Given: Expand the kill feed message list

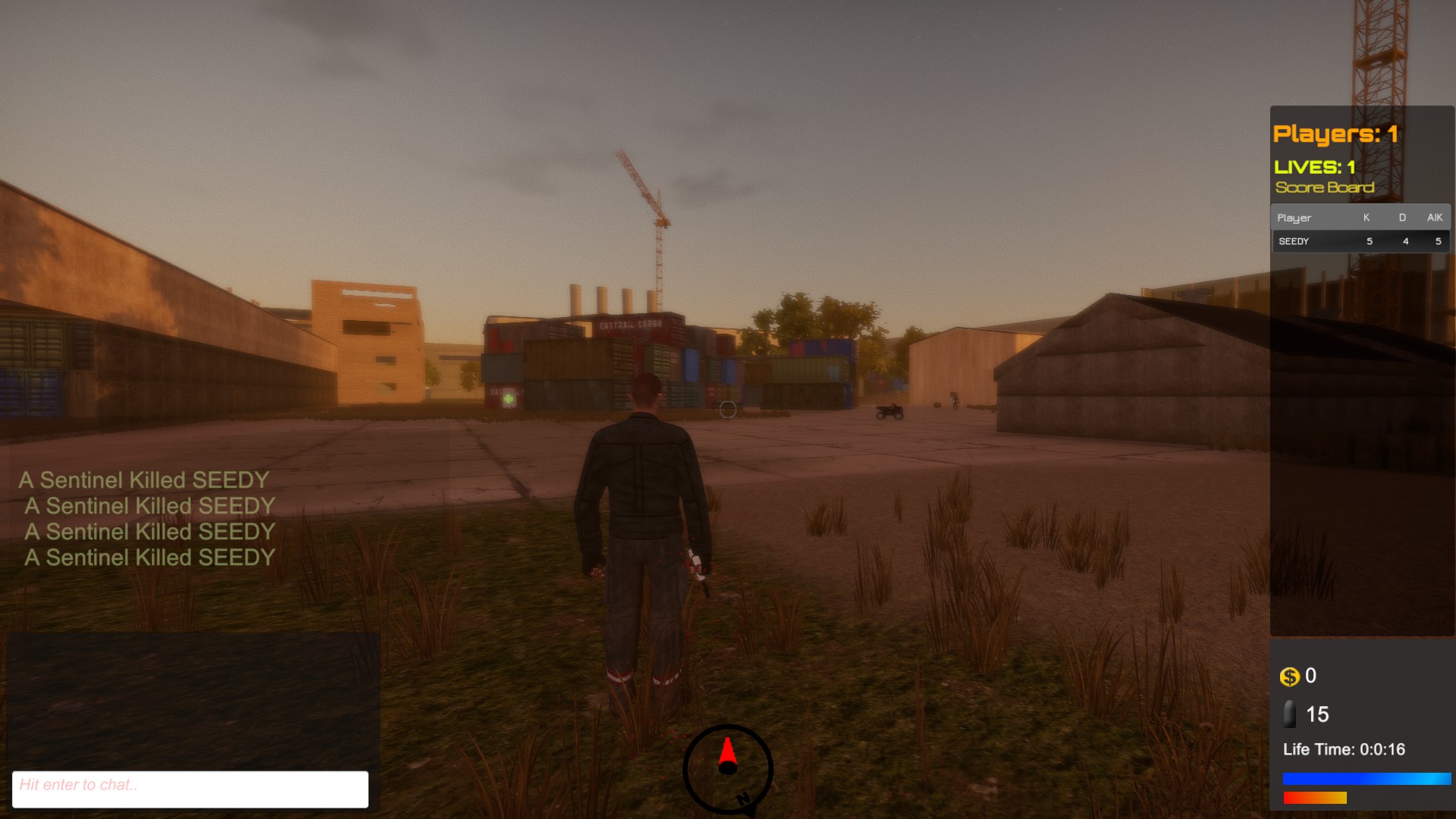Looking at the screenshot, I should [146, 519].
